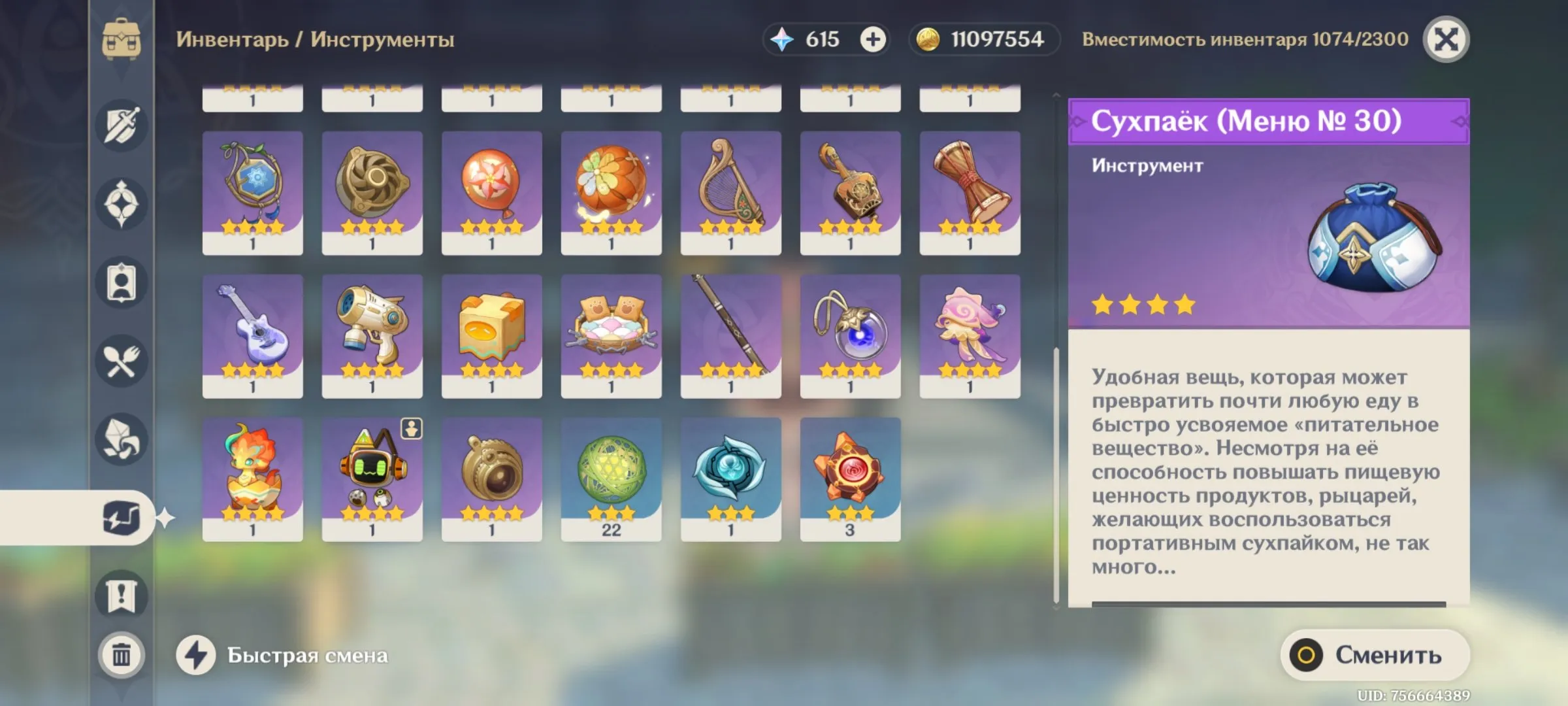Open the Character Development items category
Viewport: 1568px width, 706px height.
122,282
